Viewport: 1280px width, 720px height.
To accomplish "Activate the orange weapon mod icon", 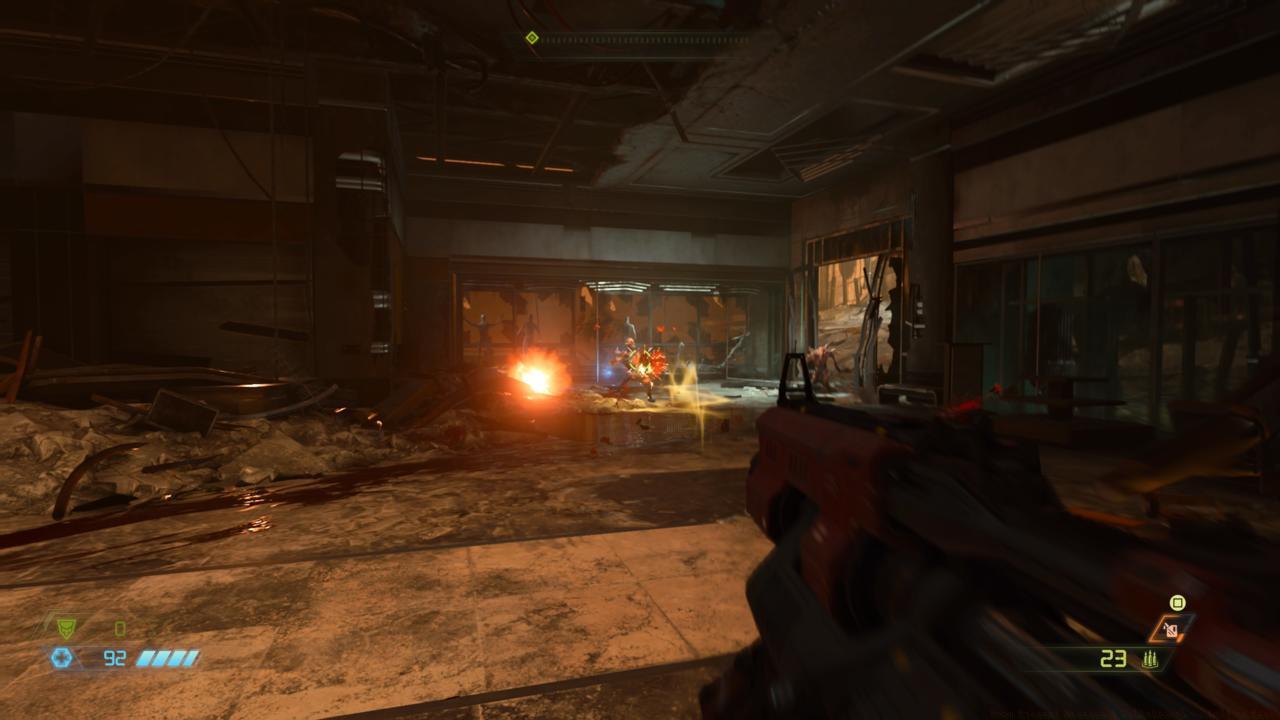I will coord(1170,628).
